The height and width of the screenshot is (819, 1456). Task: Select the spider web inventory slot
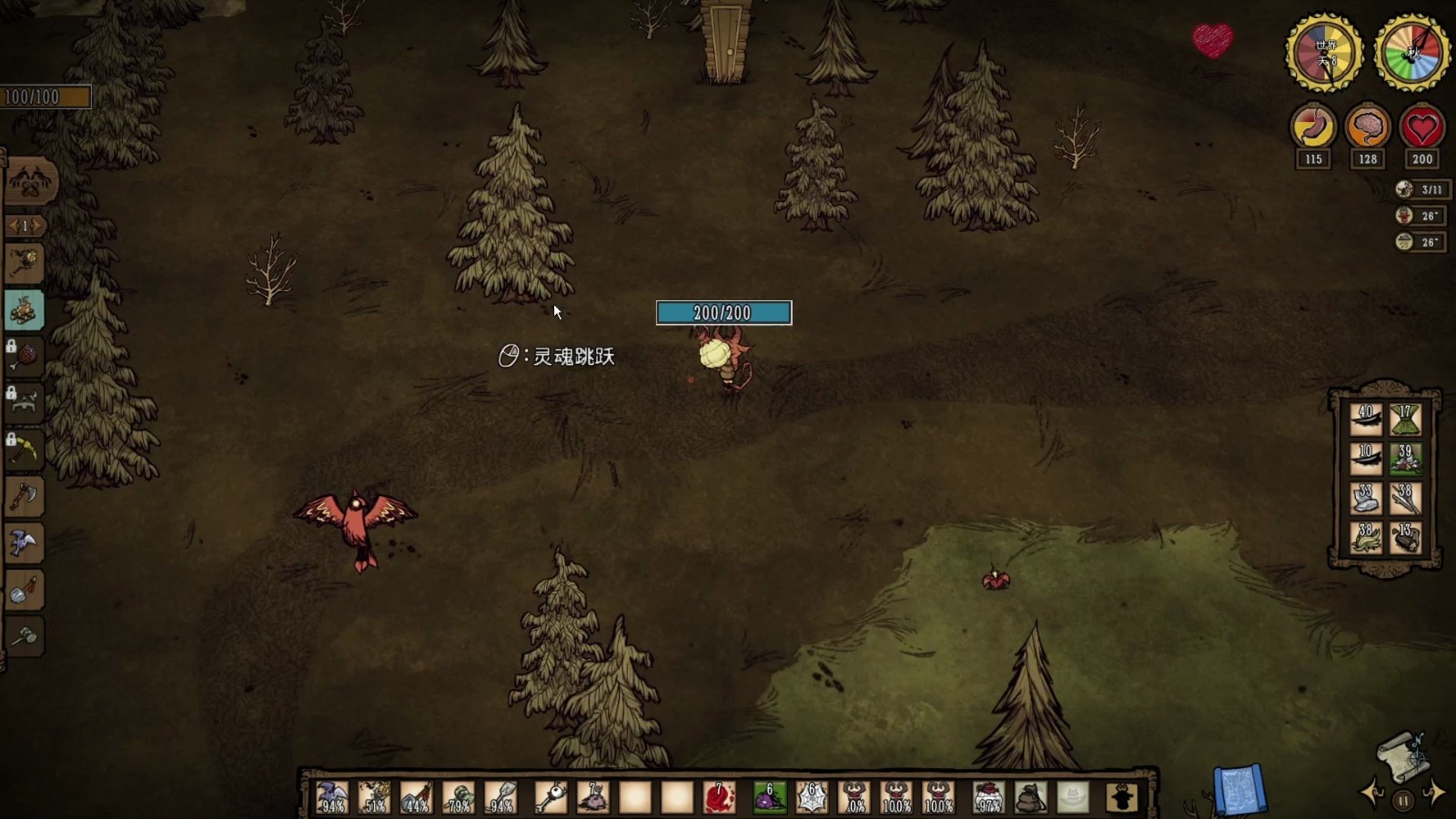(812, 797)
